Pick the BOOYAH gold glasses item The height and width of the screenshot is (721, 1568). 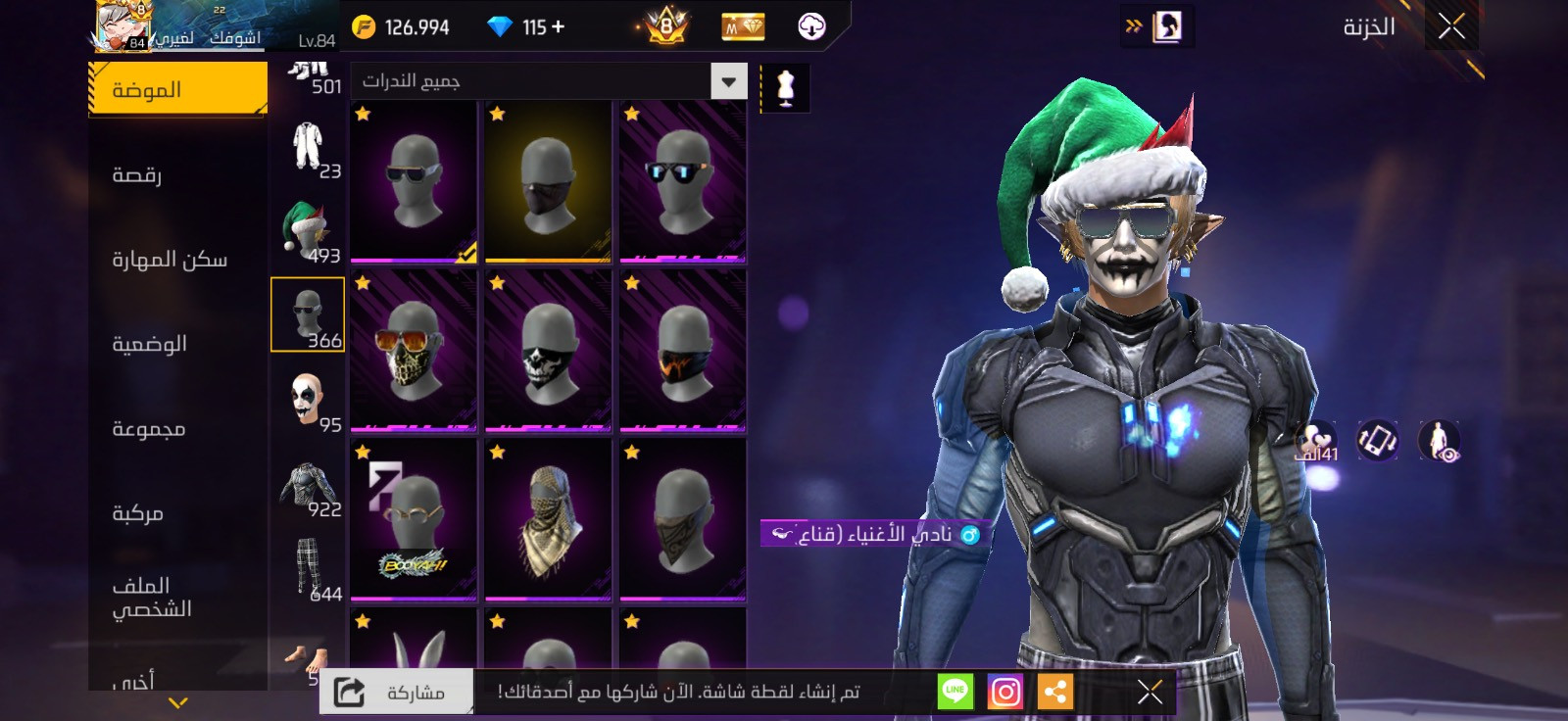click(414, 519)
